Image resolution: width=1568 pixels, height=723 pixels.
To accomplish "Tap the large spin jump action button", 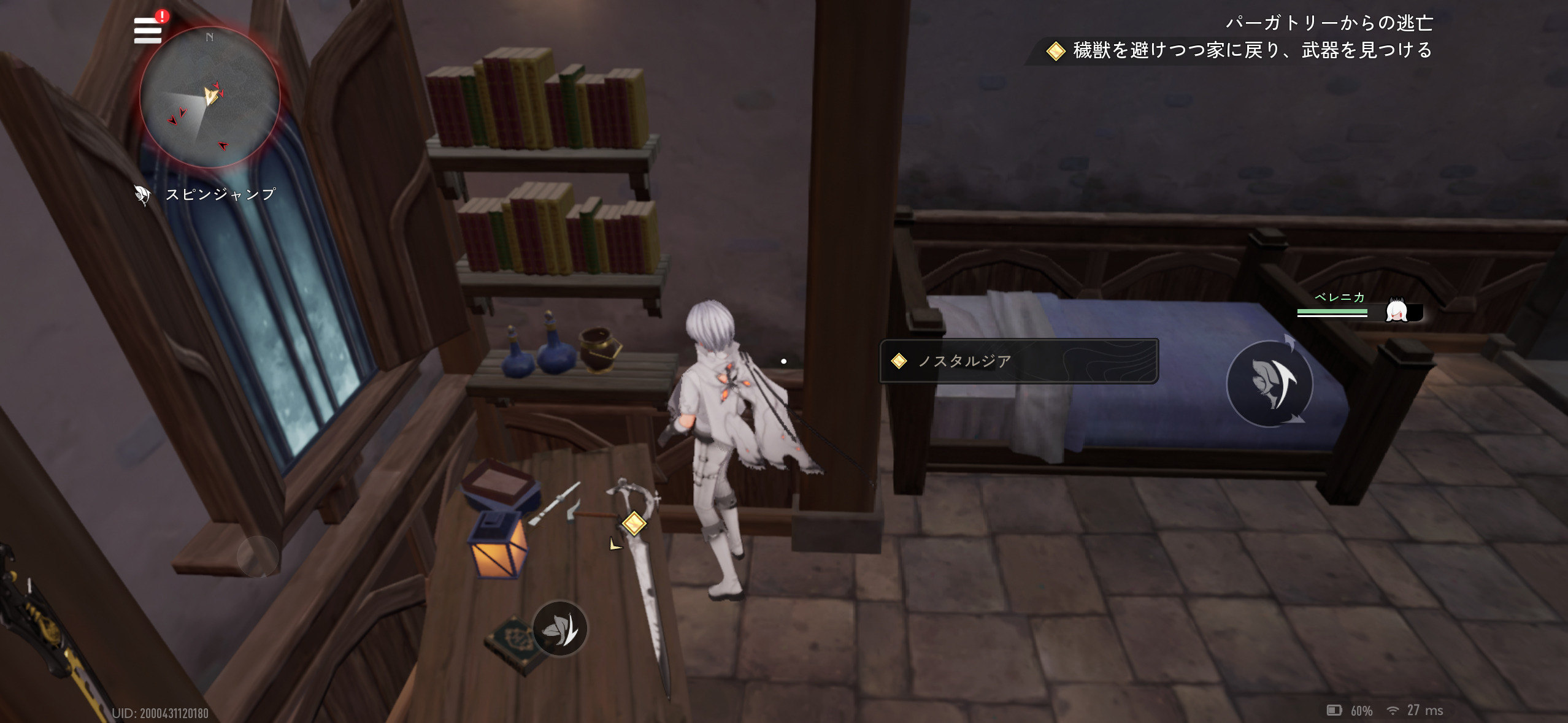I will click(x=1269, y=383).
